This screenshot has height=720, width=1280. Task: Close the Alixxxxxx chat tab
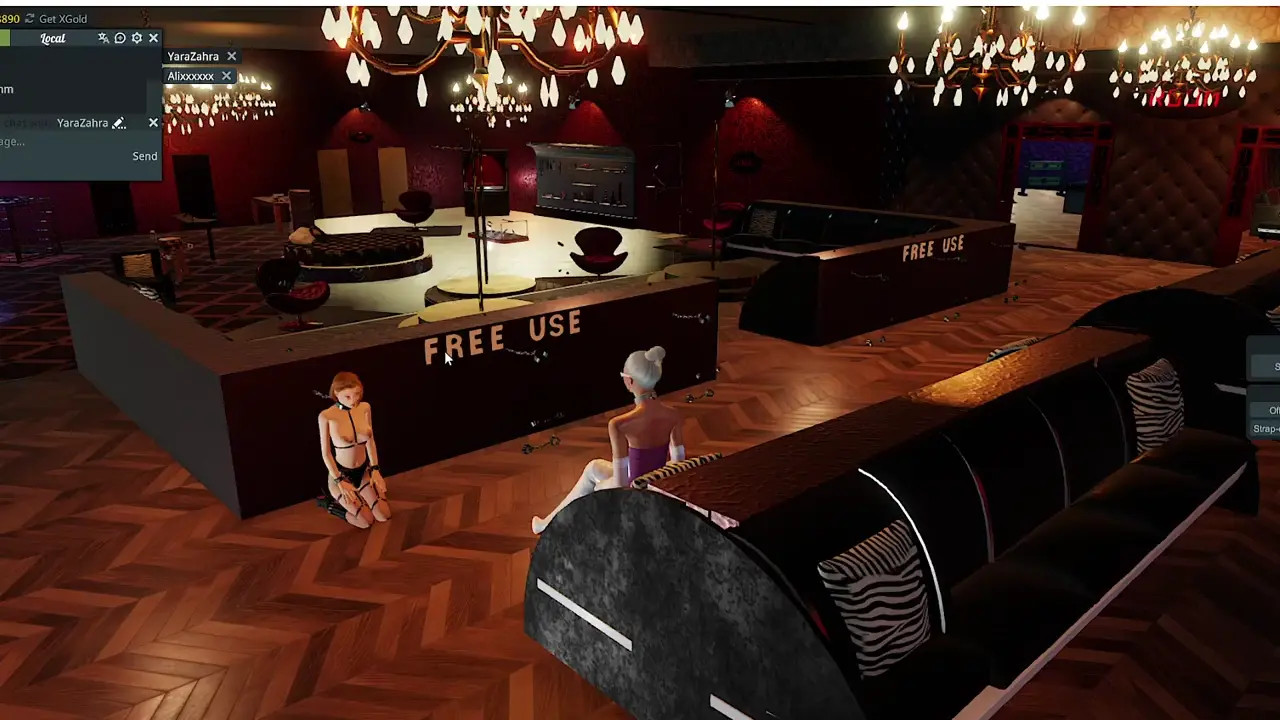226,76
